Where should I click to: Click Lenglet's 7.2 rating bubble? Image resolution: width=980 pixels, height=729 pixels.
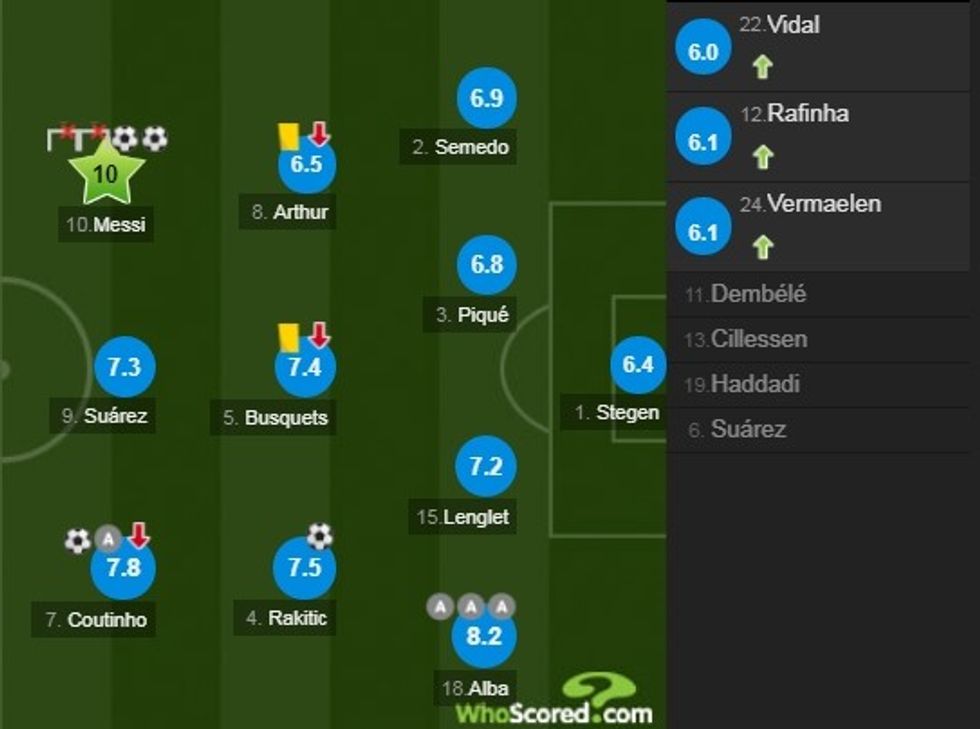485,467
